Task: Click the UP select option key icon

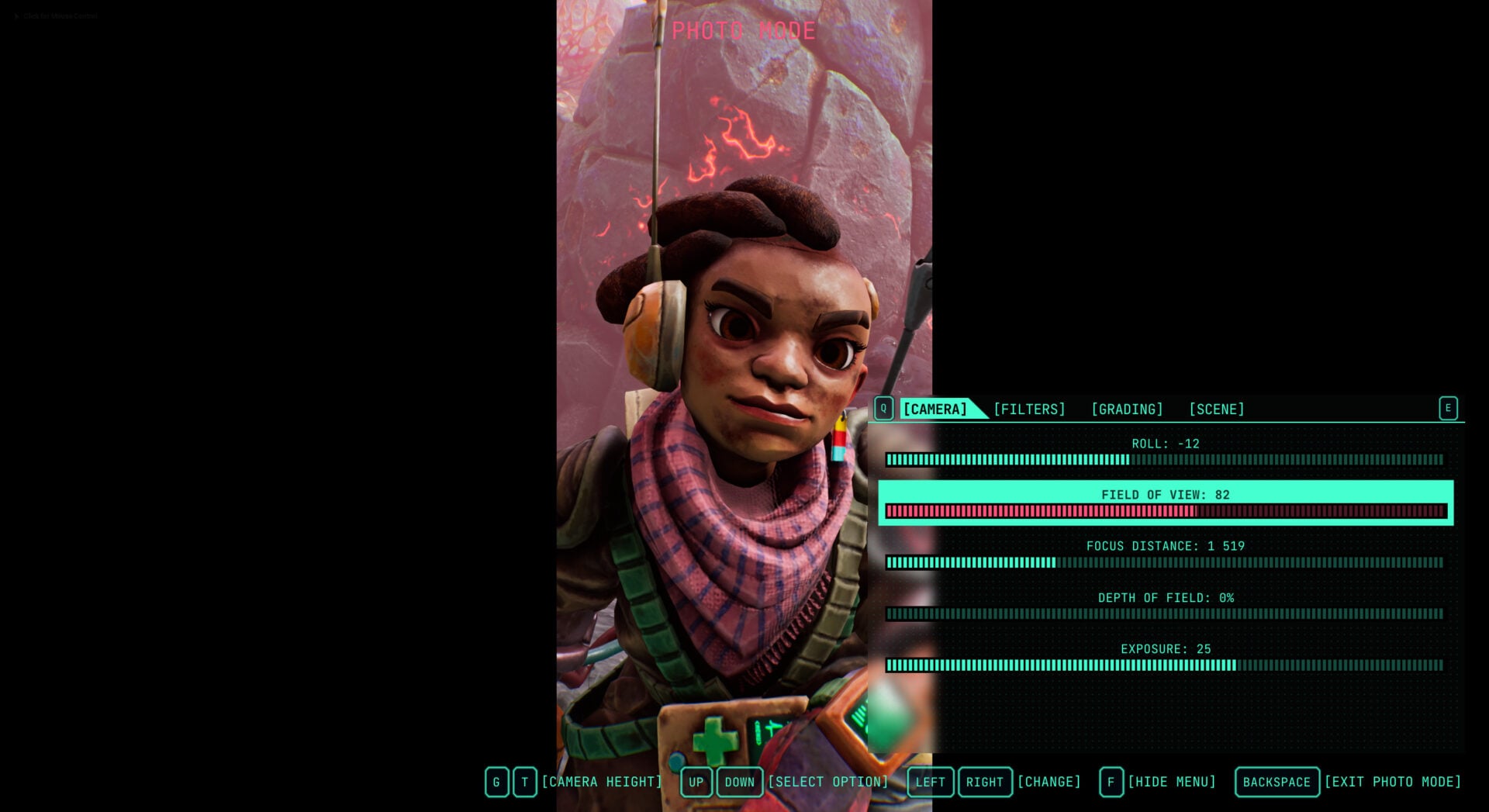Action: click(696, 782)
